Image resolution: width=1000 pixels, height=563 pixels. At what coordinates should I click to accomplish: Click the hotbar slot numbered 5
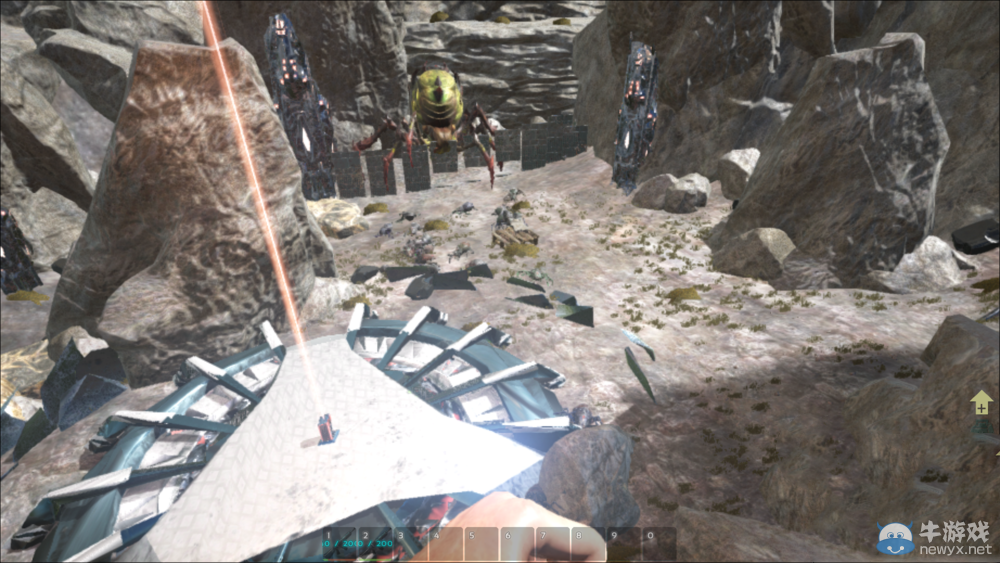click(482, 544)
